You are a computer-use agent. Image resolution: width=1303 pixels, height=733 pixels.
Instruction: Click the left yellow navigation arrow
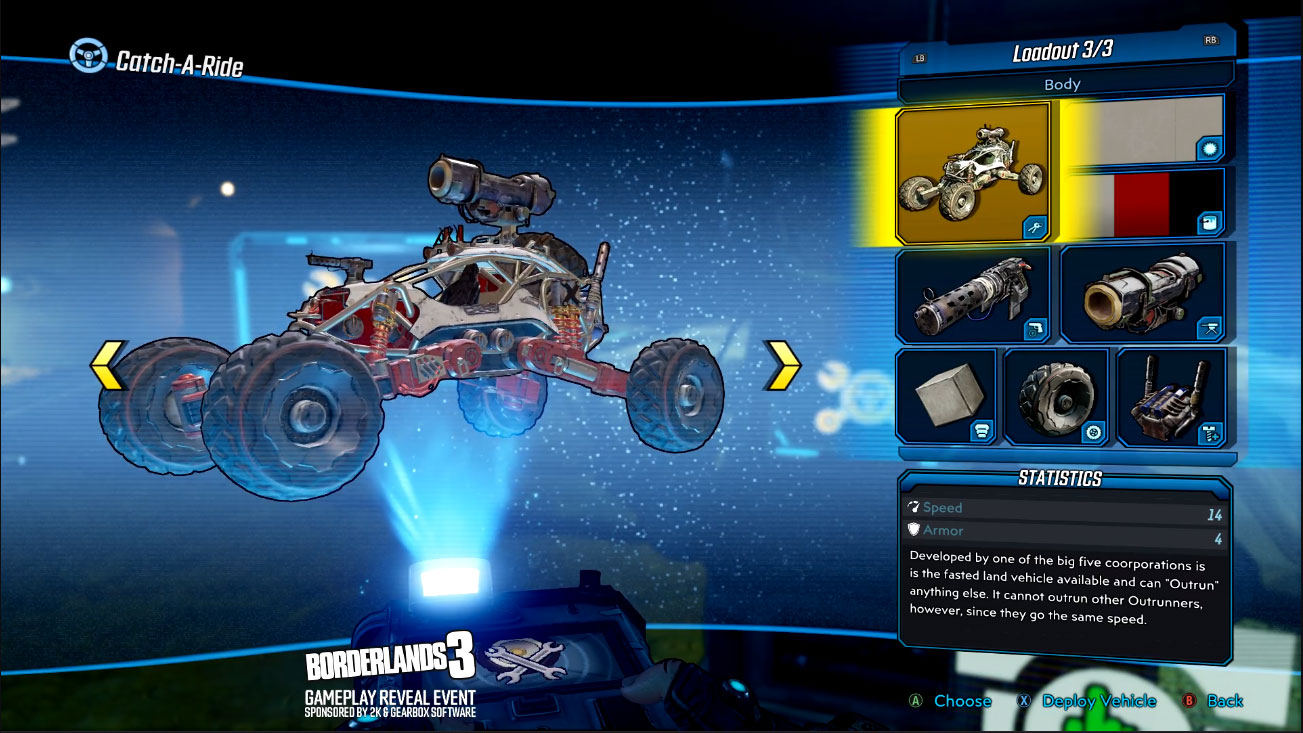[x=104, y=367]
